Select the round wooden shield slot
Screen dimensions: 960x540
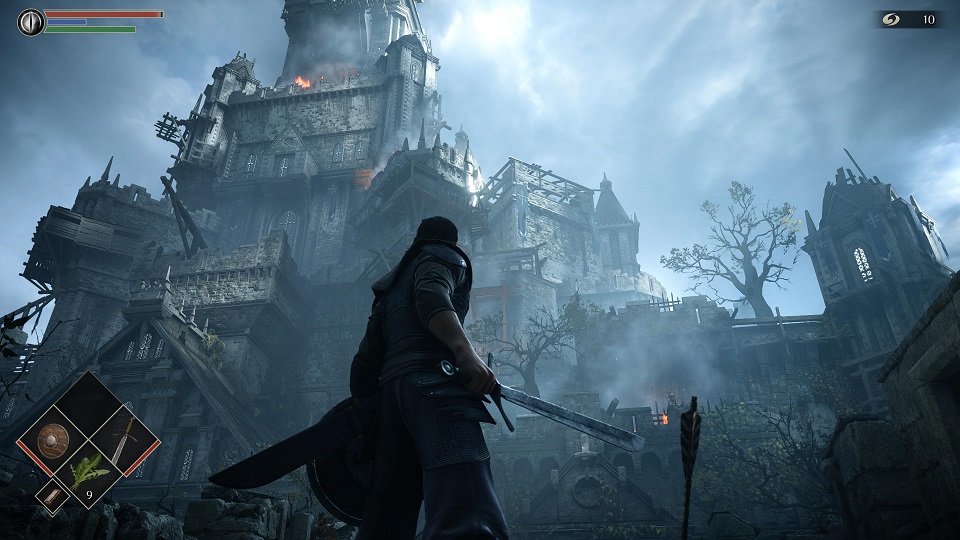(51, 439)
